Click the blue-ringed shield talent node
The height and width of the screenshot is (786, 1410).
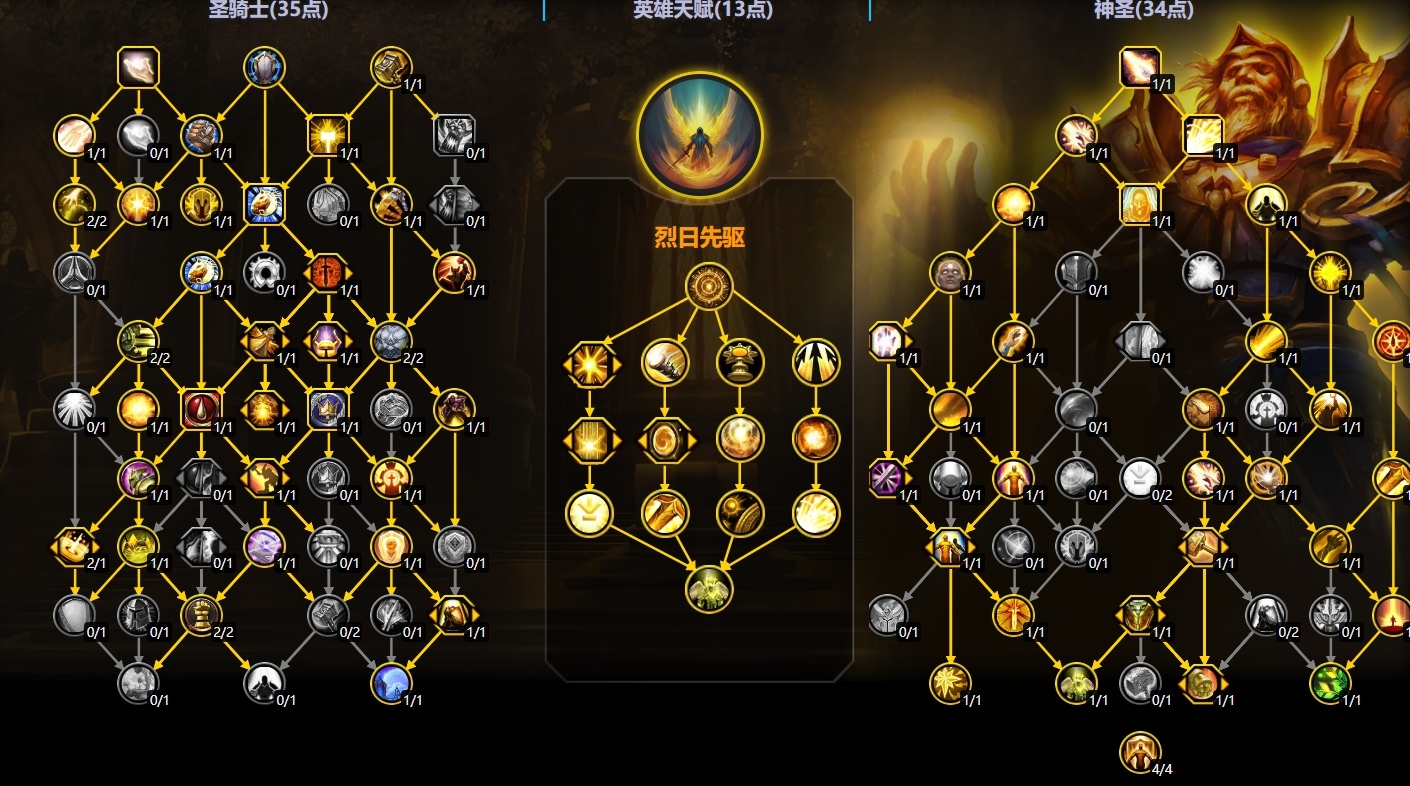265,68
